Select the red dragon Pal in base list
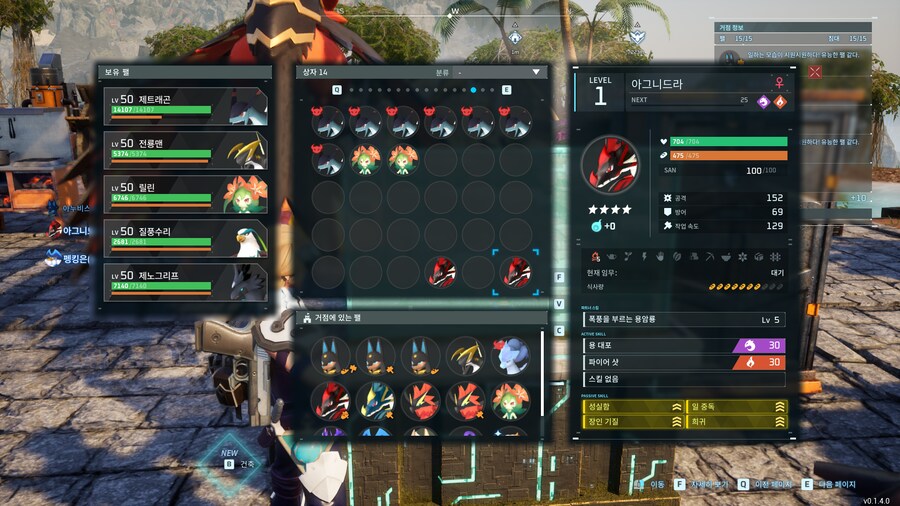 point(329,400)
